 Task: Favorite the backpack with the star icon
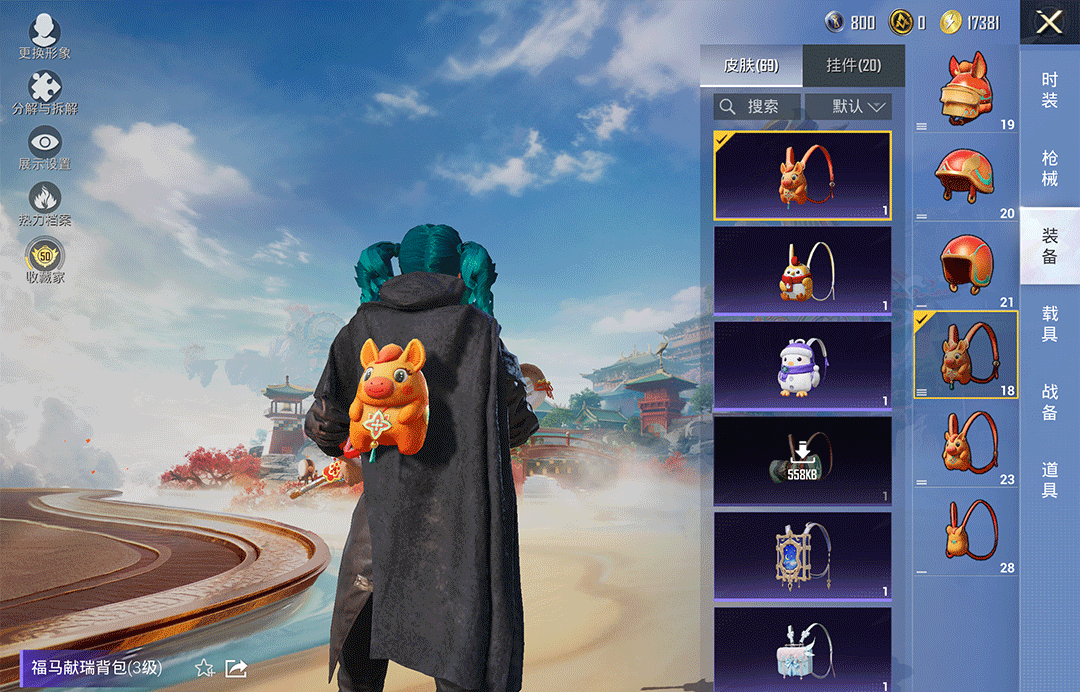(204, 668)
